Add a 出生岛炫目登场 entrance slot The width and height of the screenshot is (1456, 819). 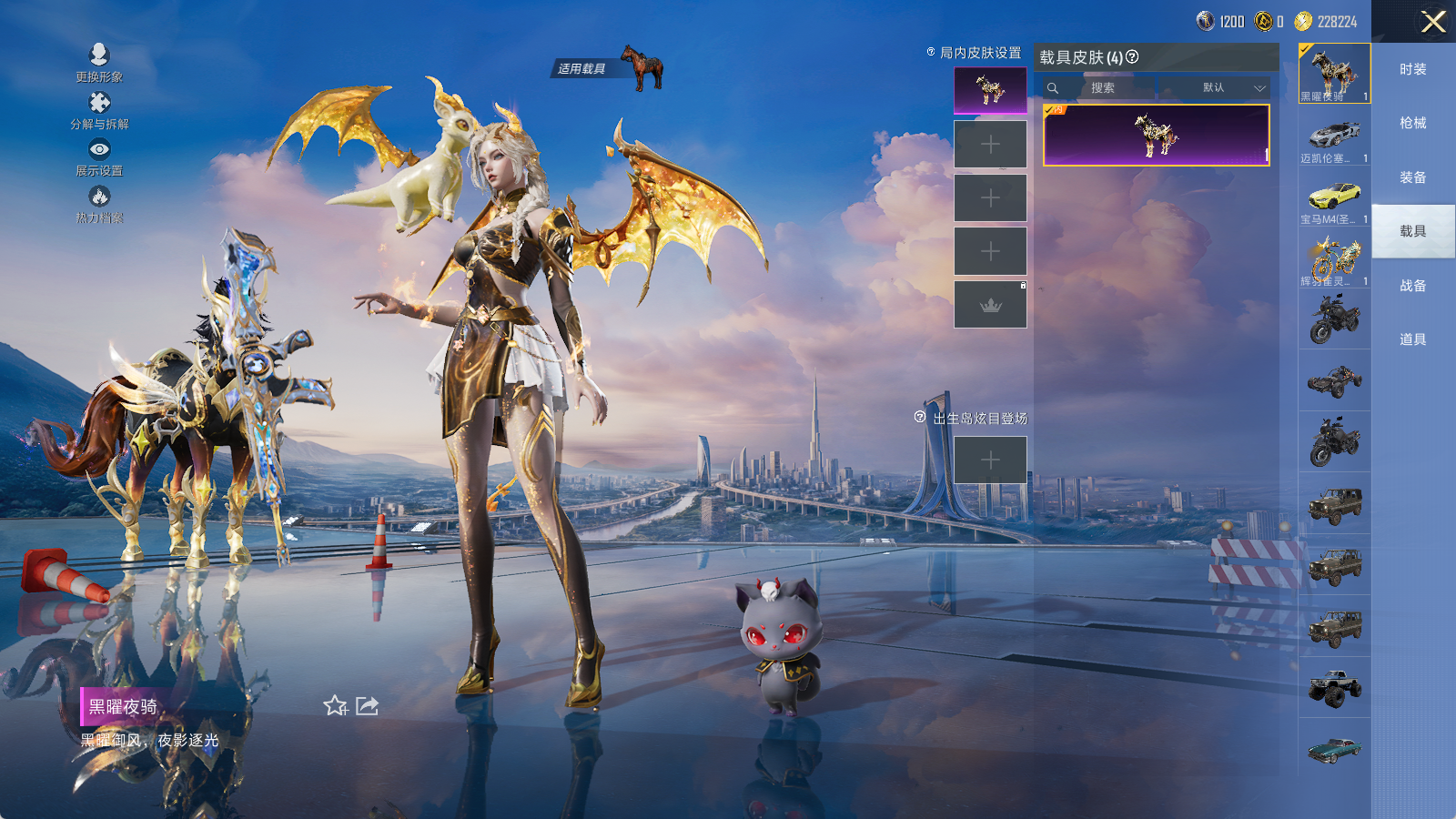[990, 460]
